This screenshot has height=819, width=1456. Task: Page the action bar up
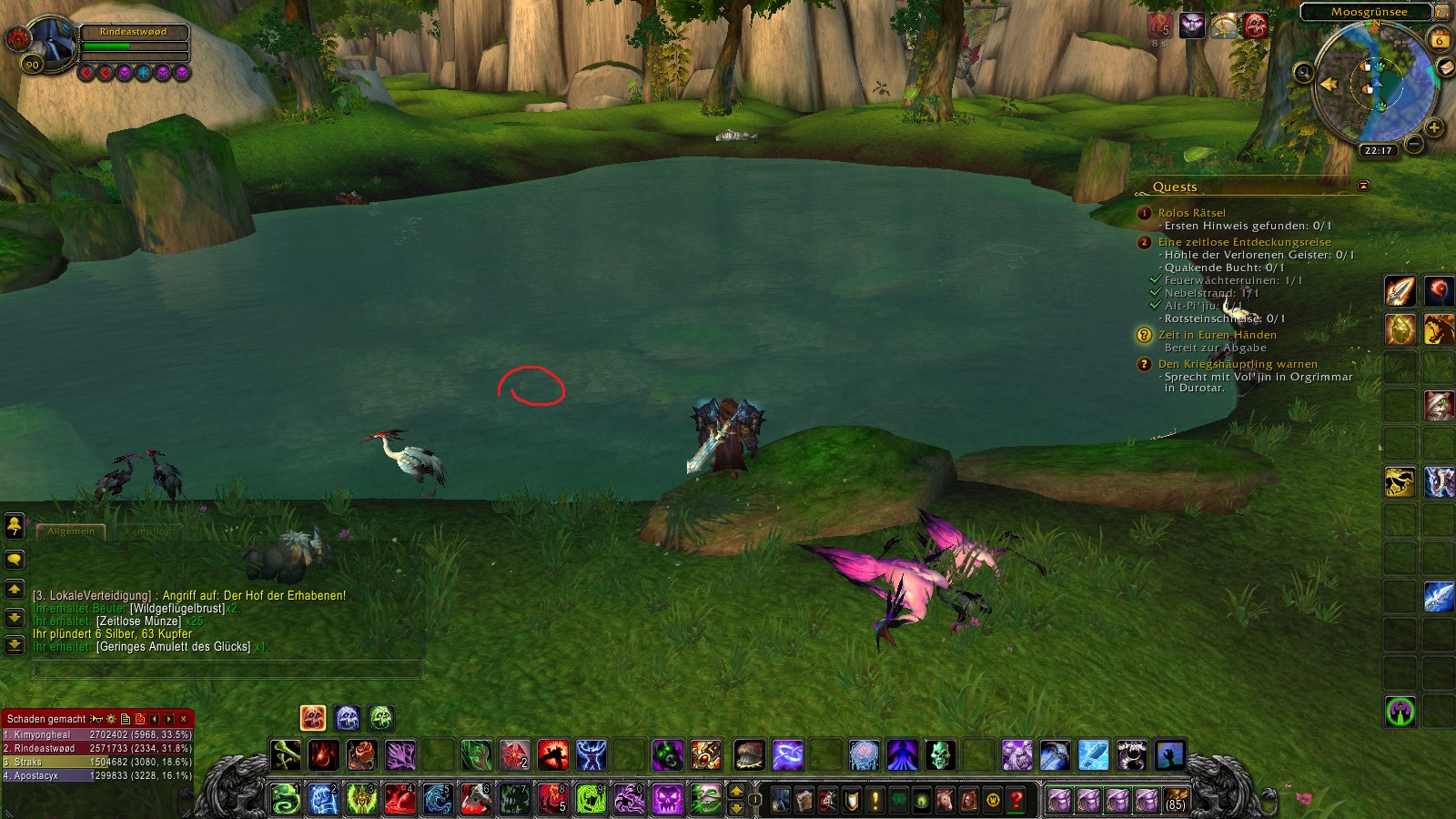[x=736, y=791]
